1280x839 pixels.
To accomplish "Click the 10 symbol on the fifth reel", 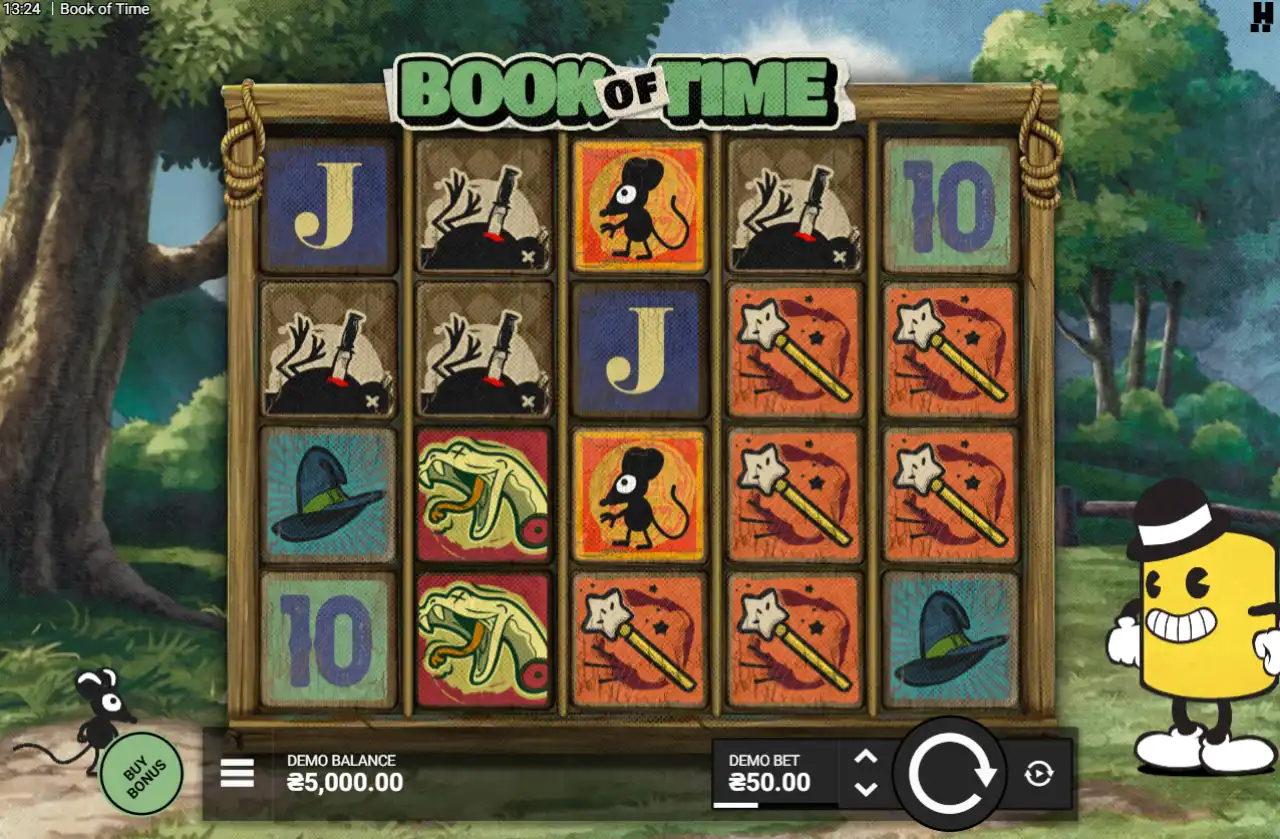I will pyautogui.click(x=949, y=209).
